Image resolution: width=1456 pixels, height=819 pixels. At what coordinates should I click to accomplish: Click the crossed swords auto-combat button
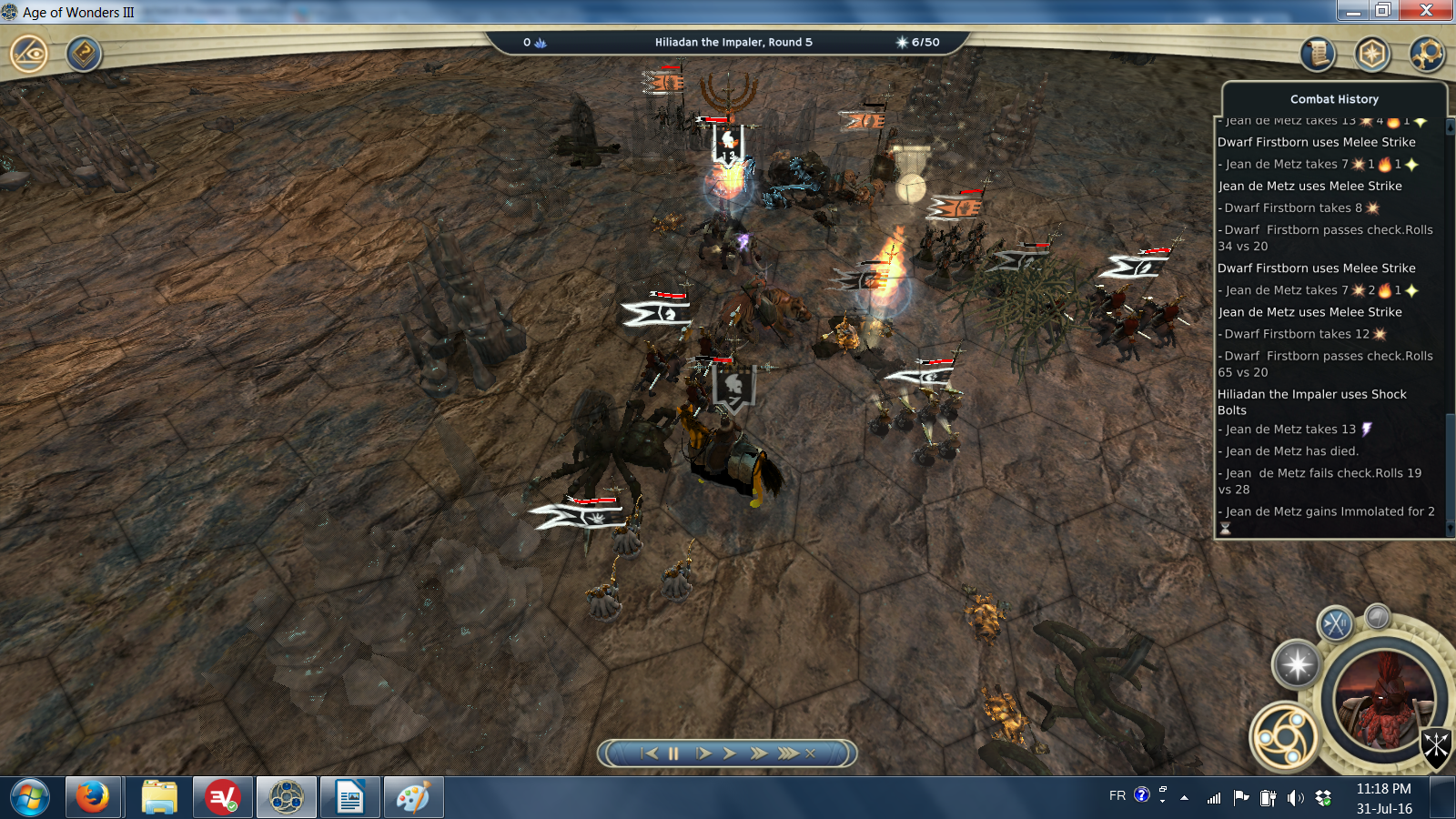[1336, 623]
